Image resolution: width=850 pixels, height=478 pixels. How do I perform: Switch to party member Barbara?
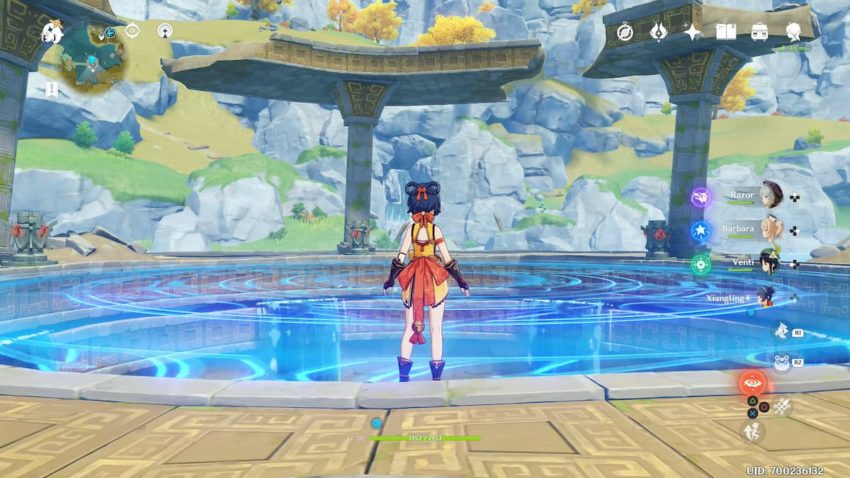(x=768, y=229)
